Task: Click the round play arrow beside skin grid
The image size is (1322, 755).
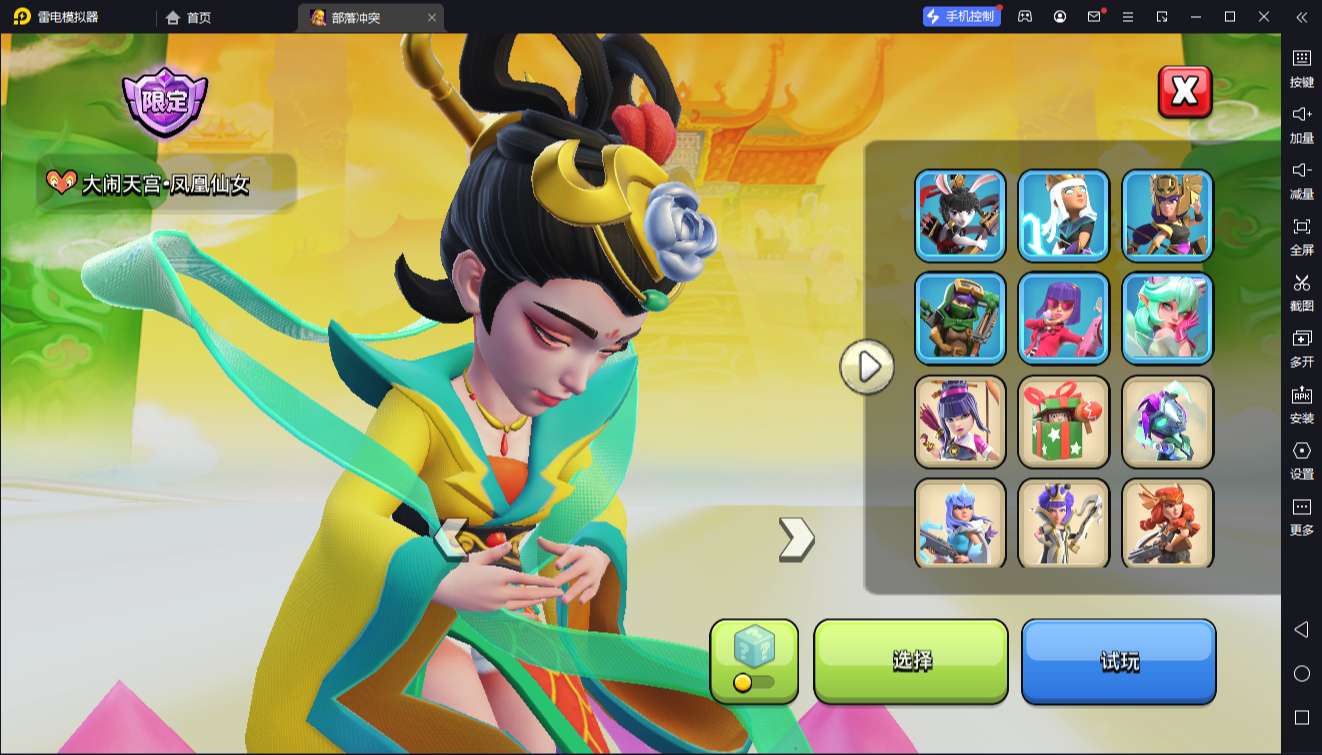Action: [867, 367]
